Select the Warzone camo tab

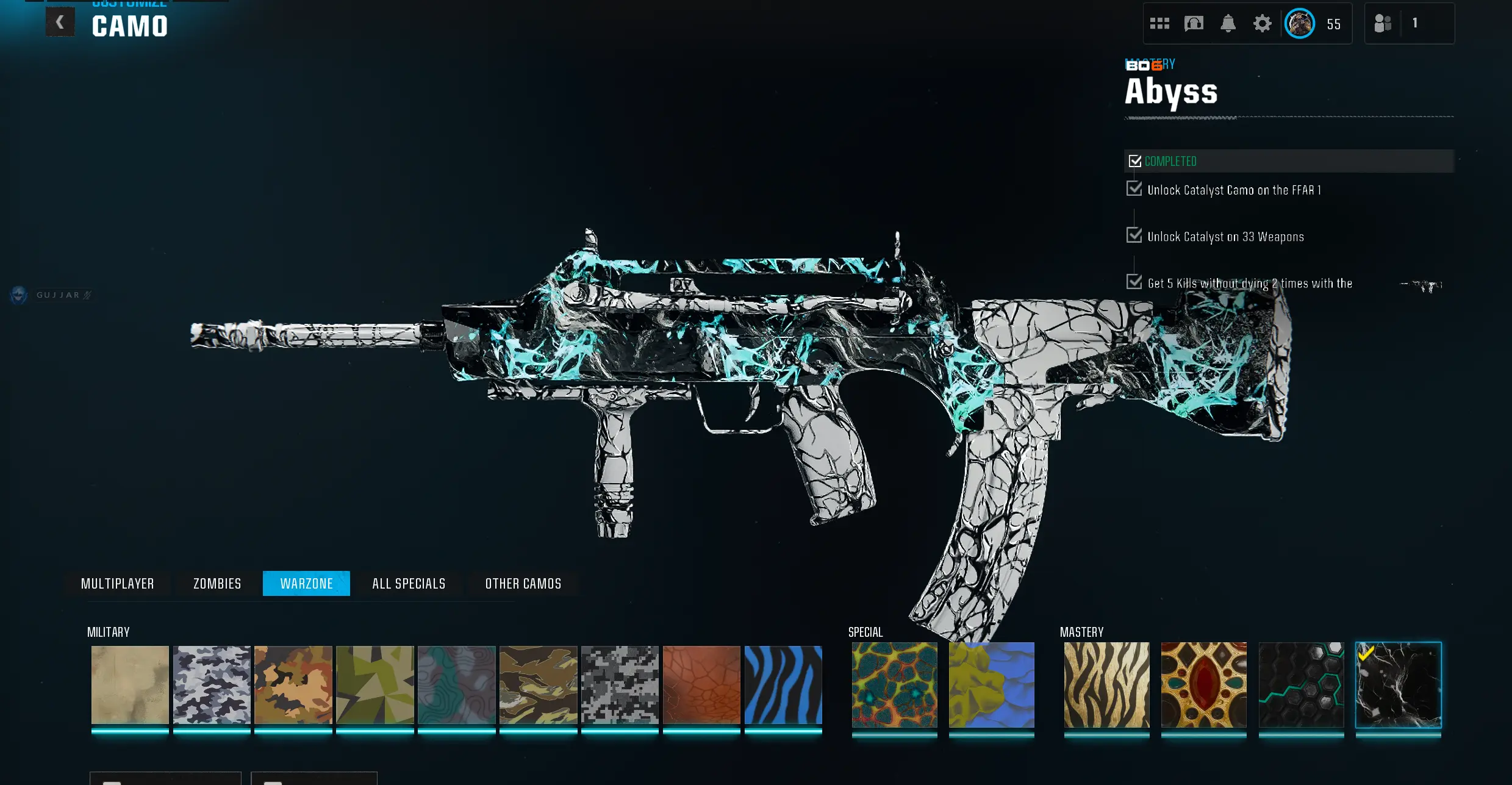tap(306, 584)
